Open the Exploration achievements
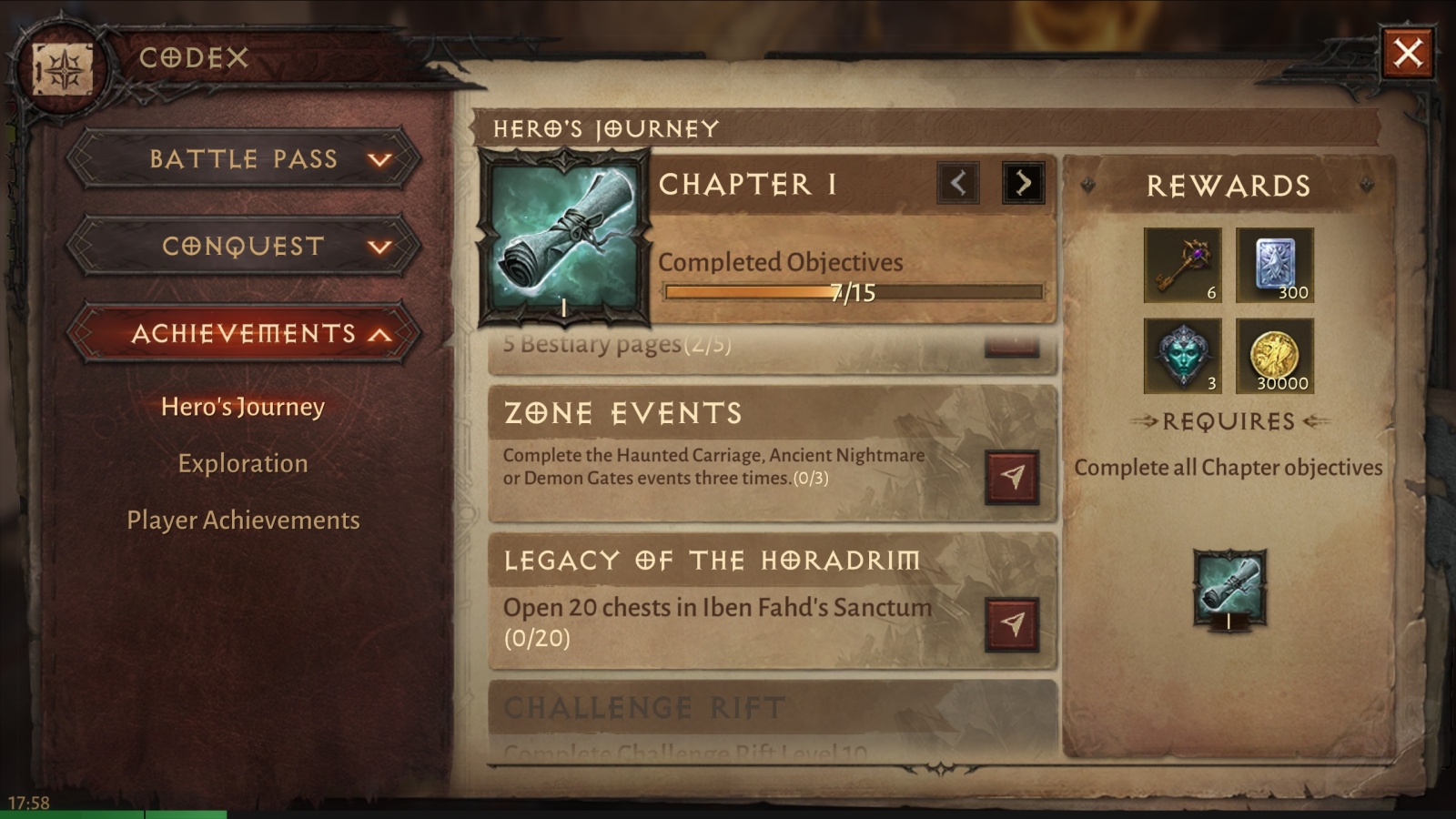The height and width of the screenshot is (819, 1456). [243, 463]
